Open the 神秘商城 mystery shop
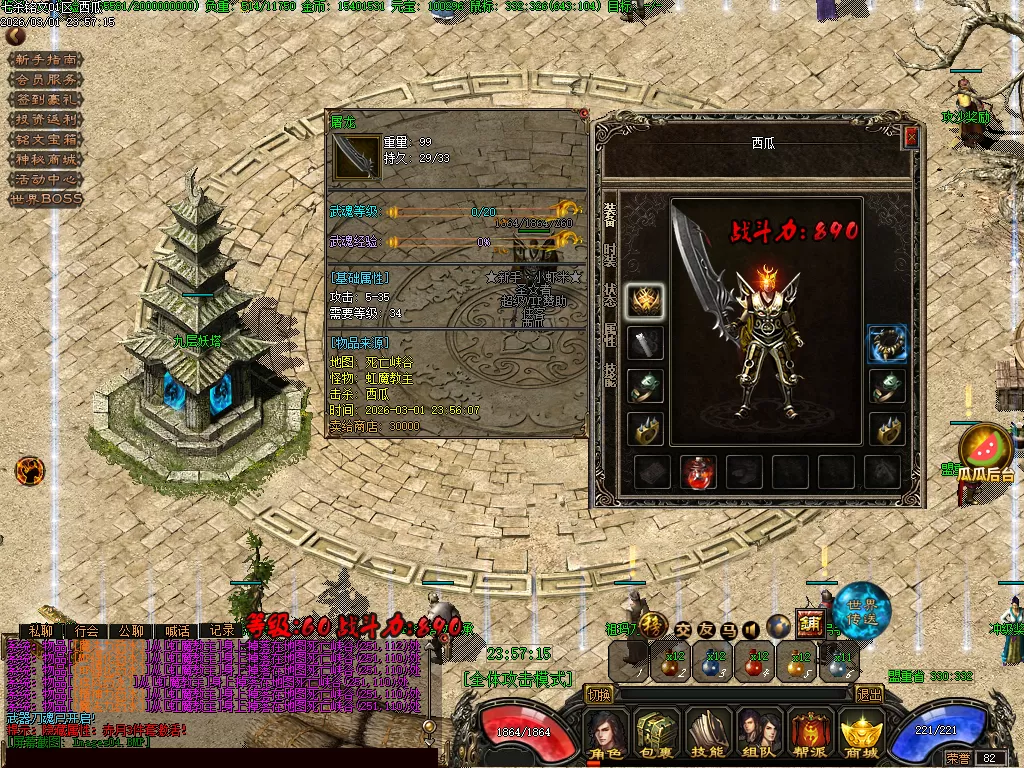 pos(45,159)
